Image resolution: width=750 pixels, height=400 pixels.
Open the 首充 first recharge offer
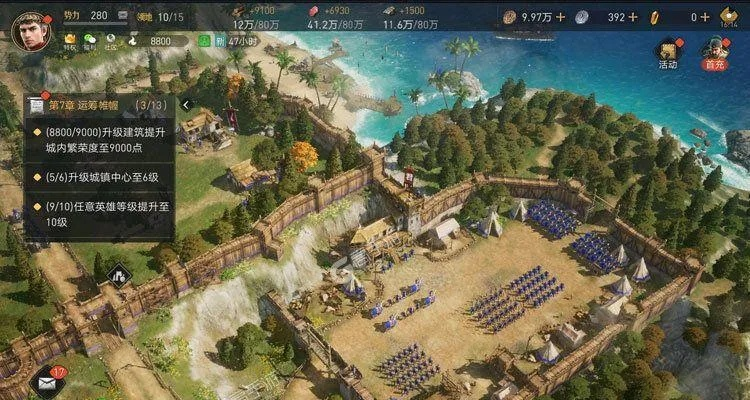[714, 53]
